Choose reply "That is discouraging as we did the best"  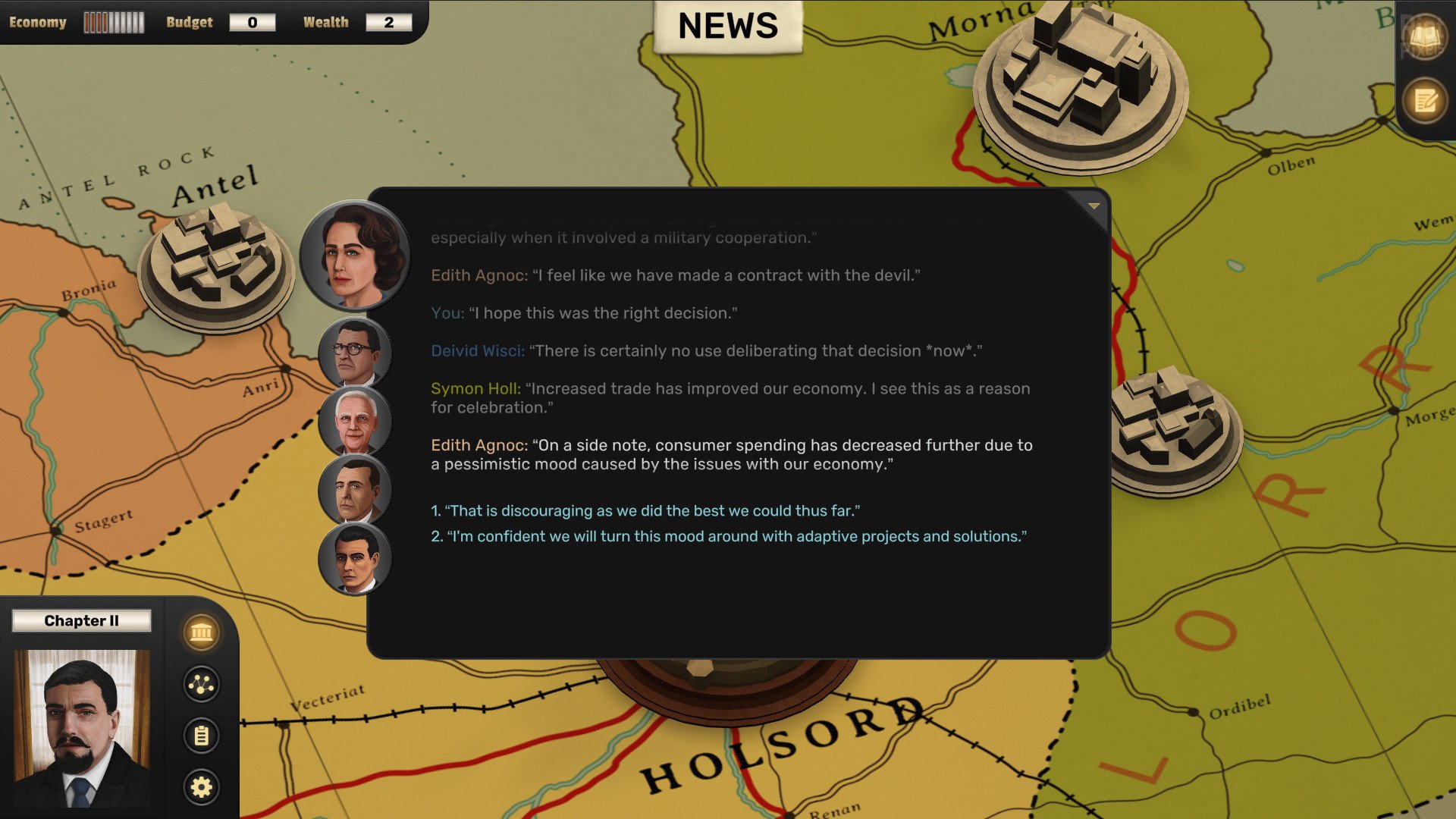click(x=645, y=511)
